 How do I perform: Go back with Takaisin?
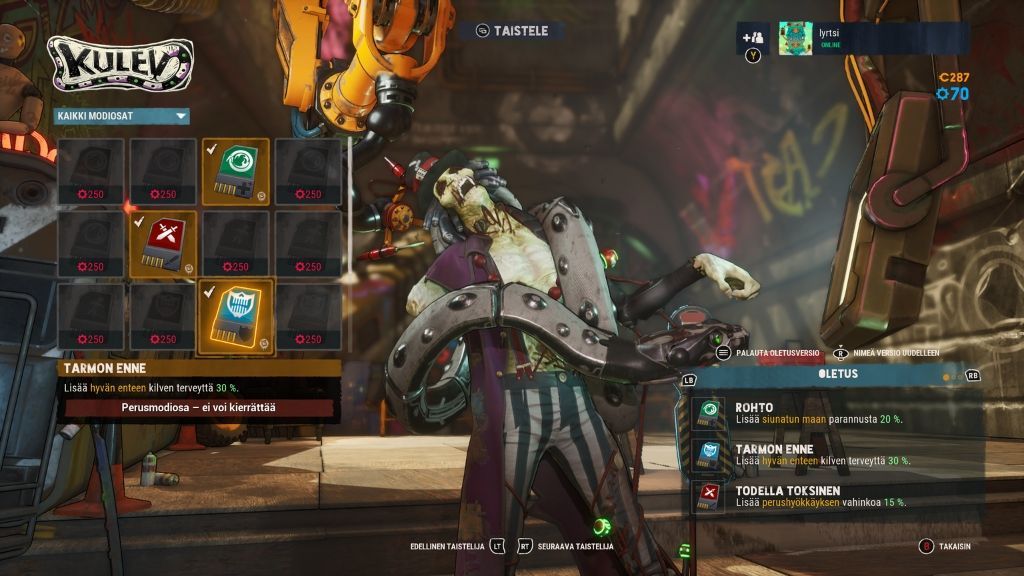(x=945, y=547)
